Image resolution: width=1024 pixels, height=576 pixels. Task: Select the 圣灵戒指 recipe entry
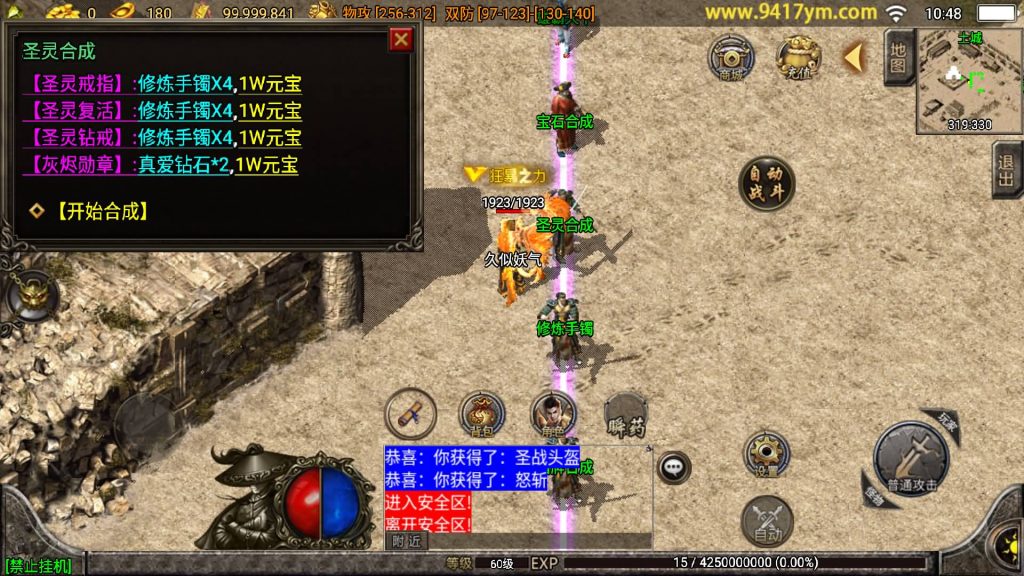coord(76,84)
